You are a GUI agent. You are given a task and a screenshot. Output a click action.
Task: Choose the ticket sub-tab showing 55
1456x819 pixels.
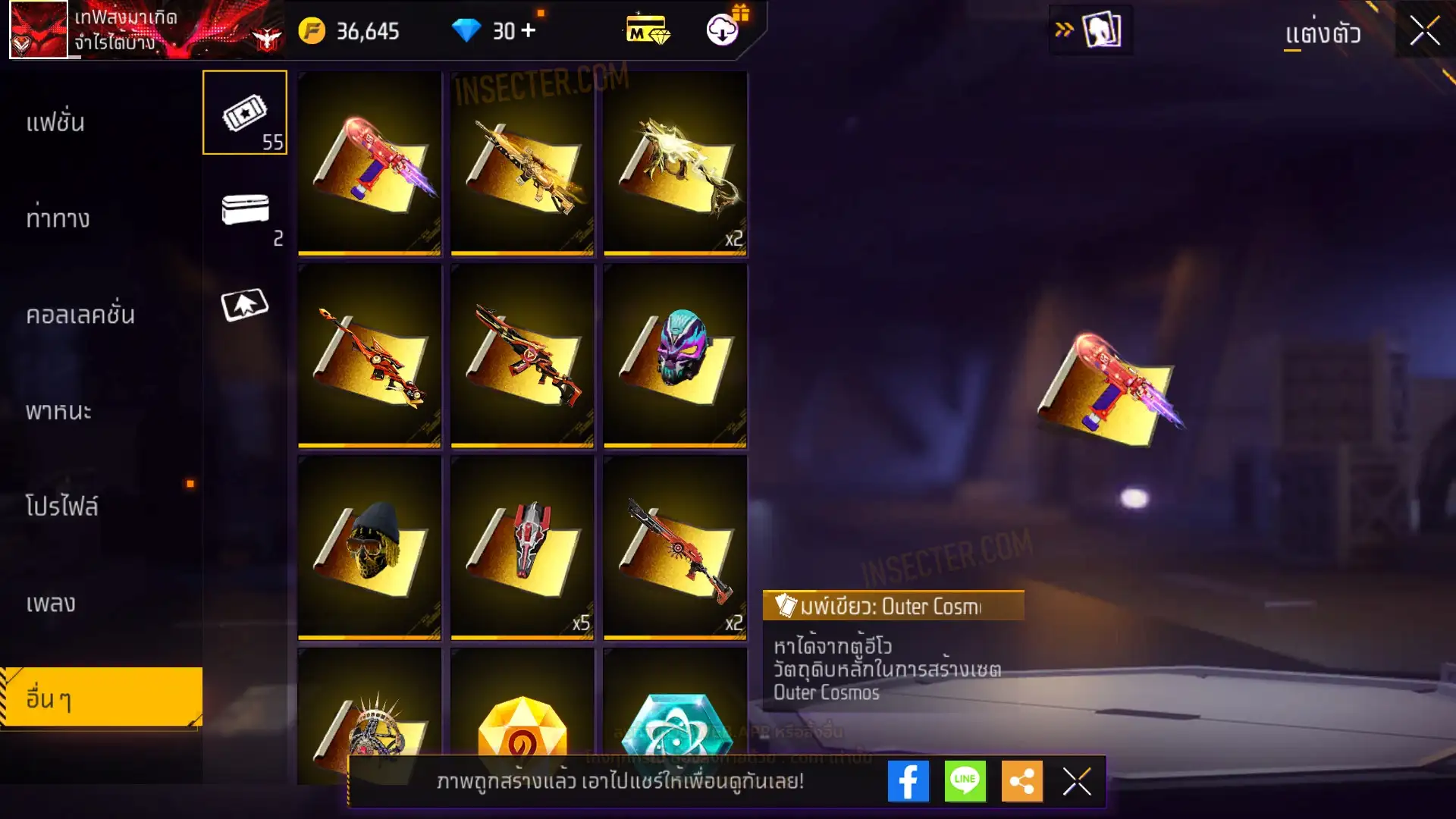click(244, 113)
